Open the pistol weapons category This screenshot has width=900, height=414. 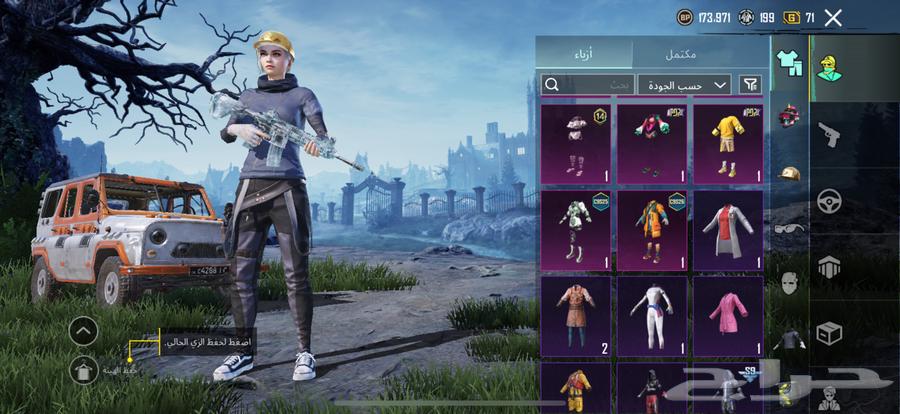coord(829,134)
